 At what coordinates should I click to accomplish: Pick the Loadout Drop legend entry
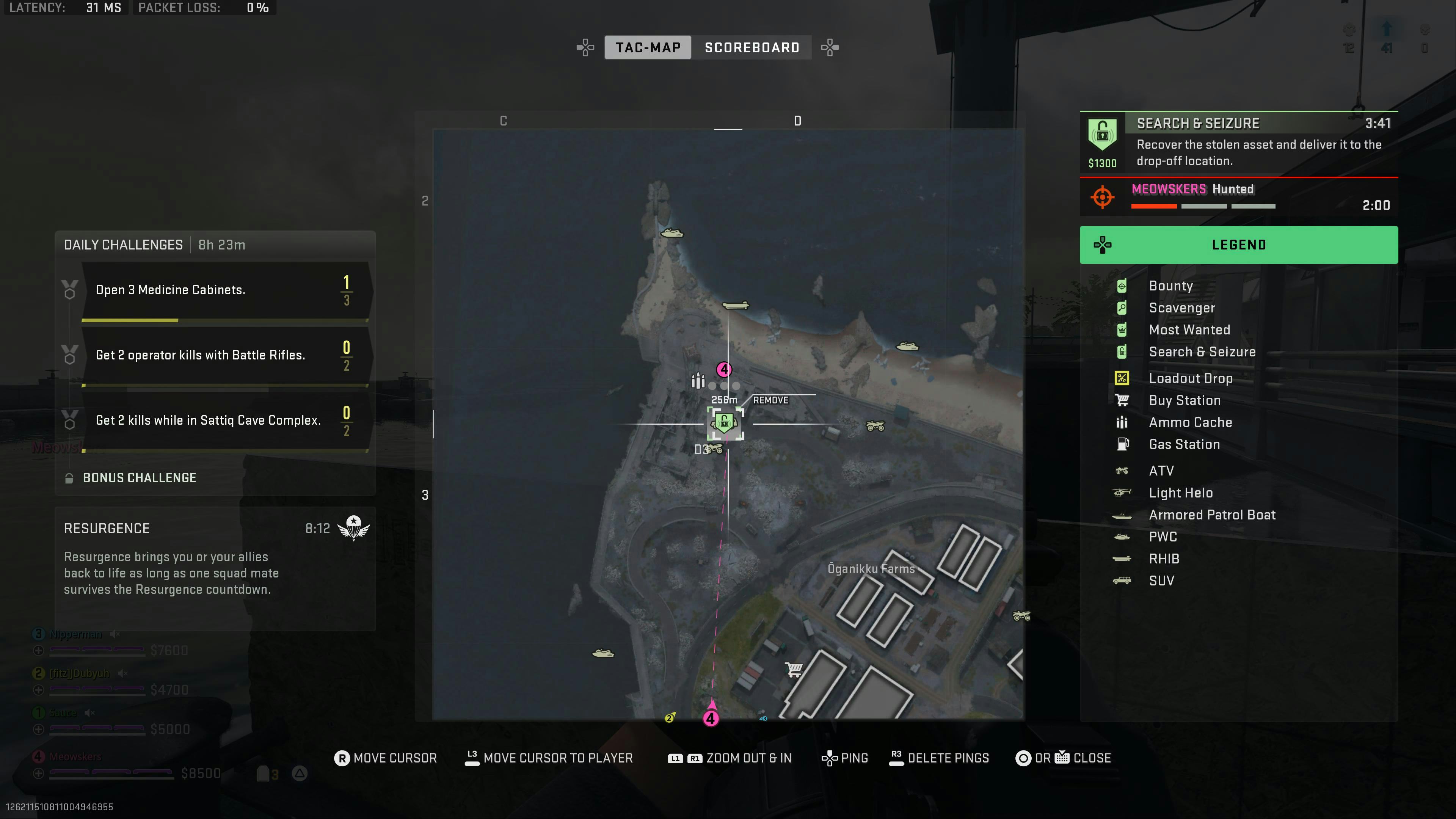tap(1190, 378)
